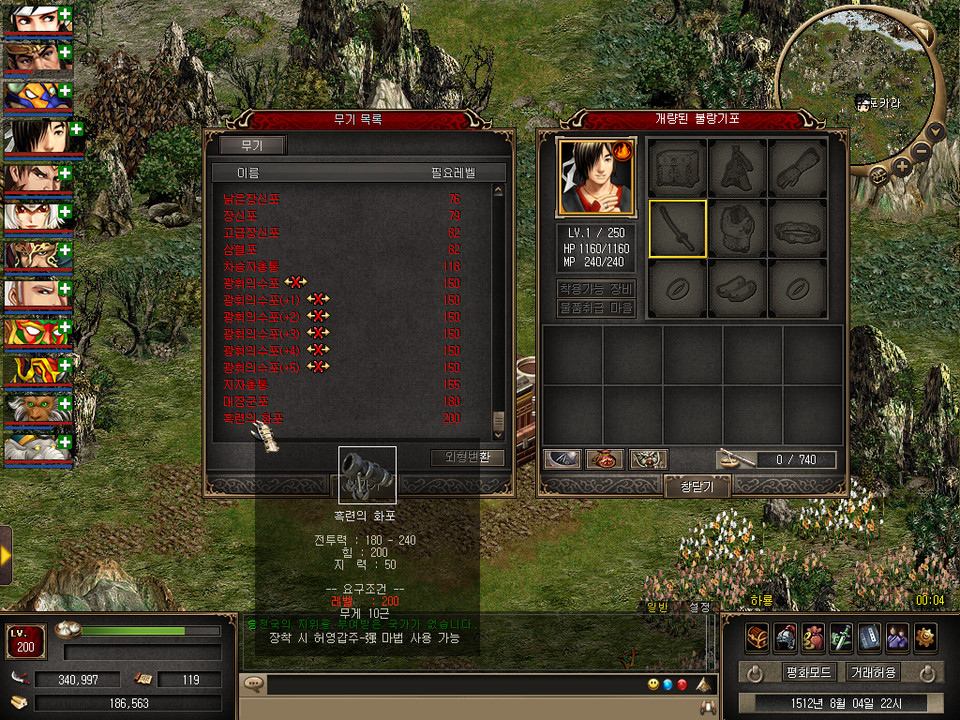Click the 물품취급 마을 button
Screen dimensions: 960x720
(596, 308)
